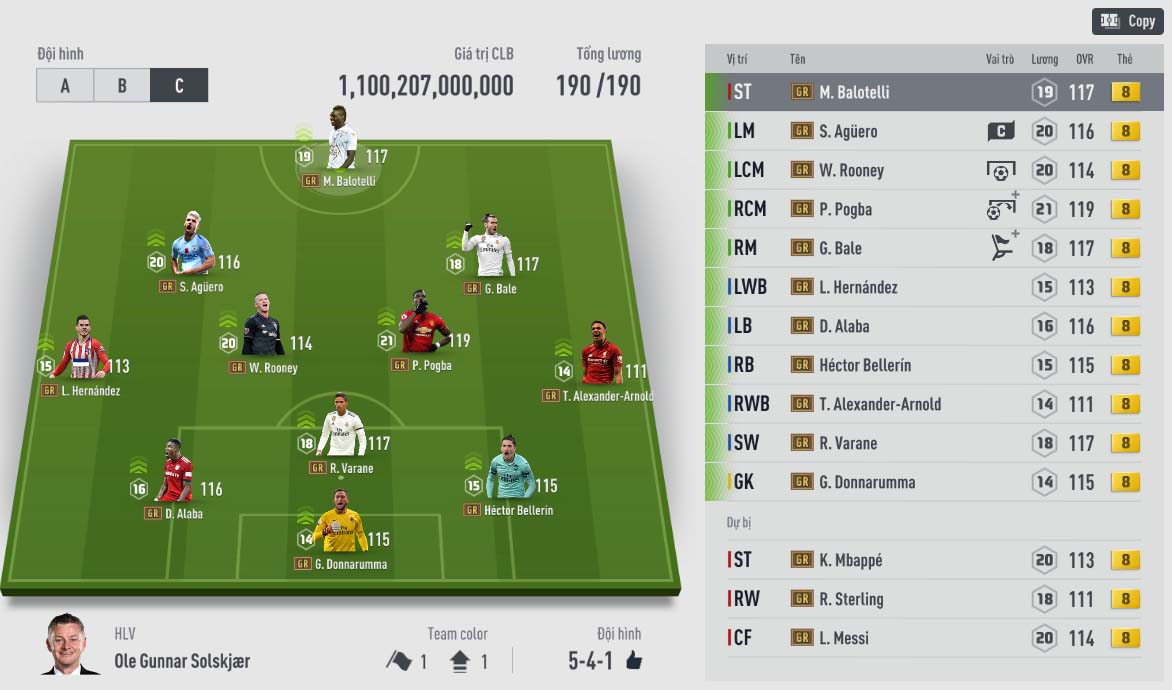Open manager Ole Gunnar Solskjær's portrait

coord(70,644)
